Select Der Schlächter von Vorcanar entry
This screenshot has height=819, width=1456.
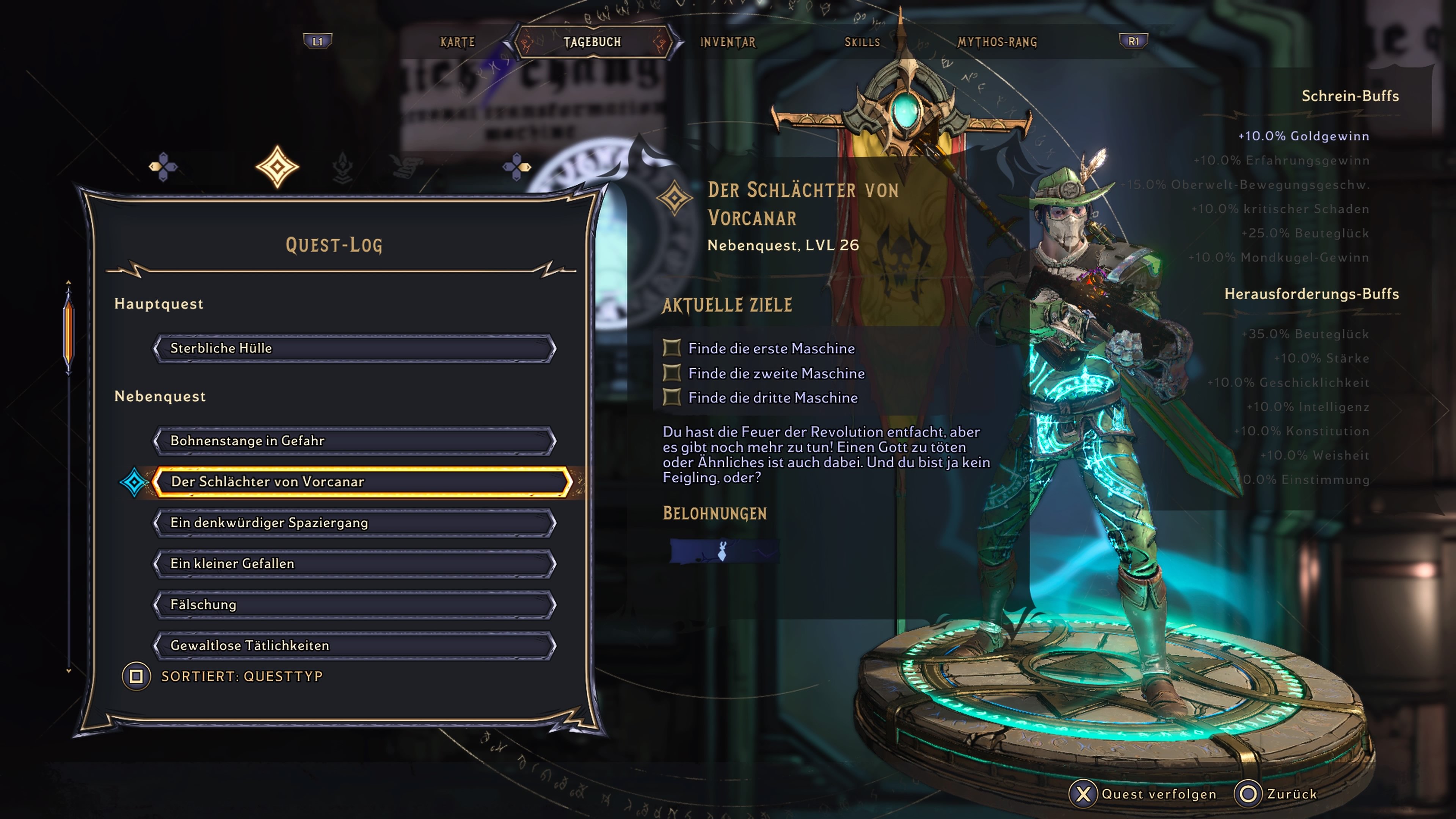(362, 482)
